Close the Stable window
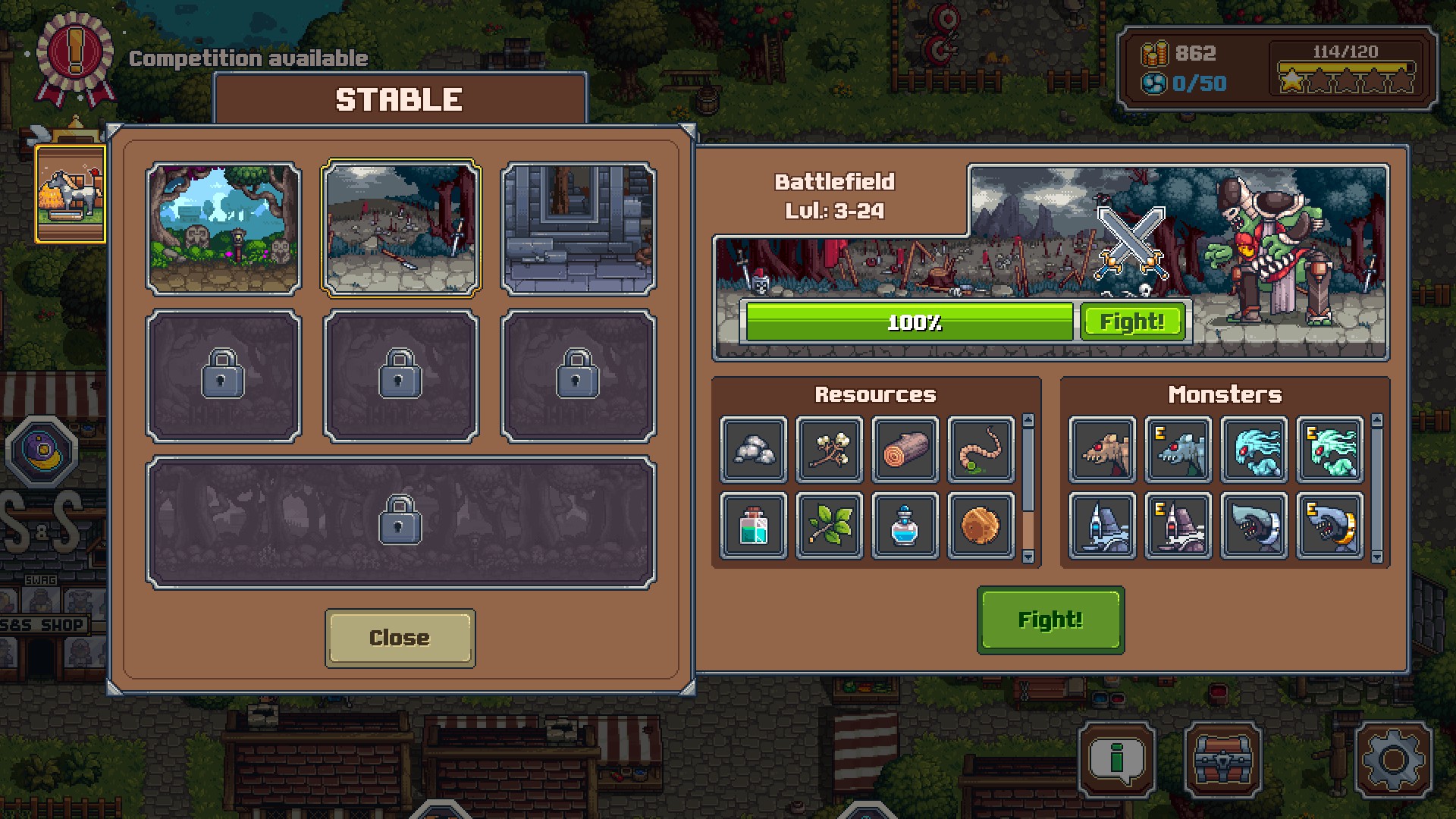Image resolution: width=1456 pixels, height=819 pixels. (x=400, y=638)
